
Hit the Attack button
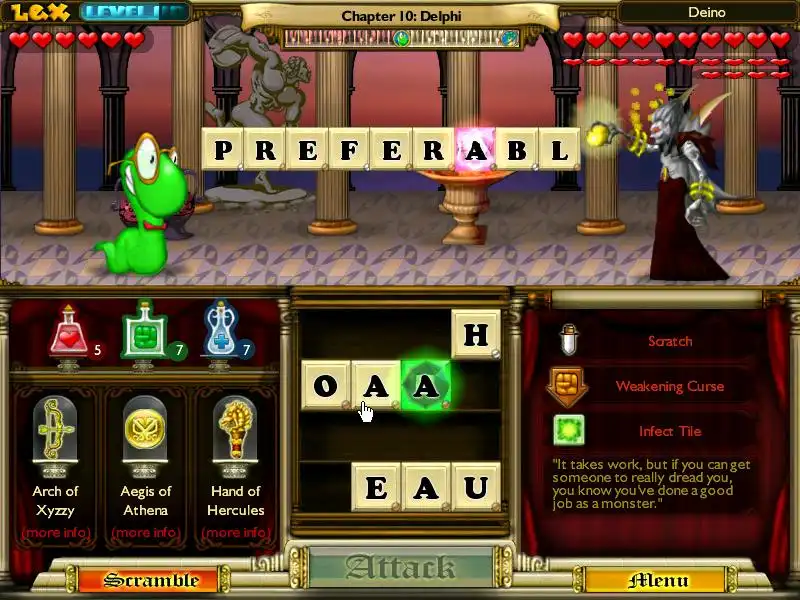click(401, 569)
